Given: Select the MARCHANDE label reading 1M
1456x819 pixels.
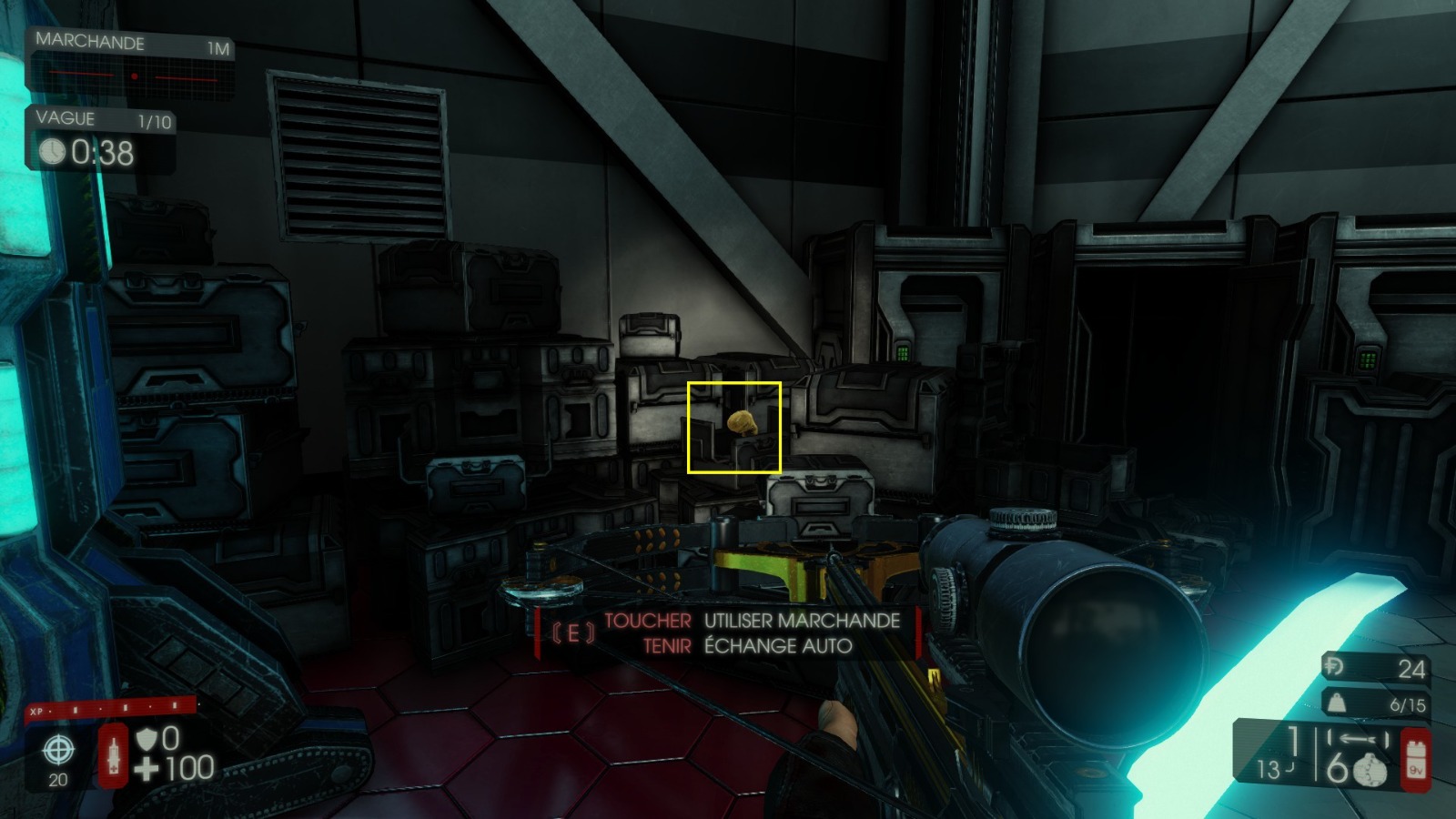Looking at the screenshot, I should tap(218, 43).
